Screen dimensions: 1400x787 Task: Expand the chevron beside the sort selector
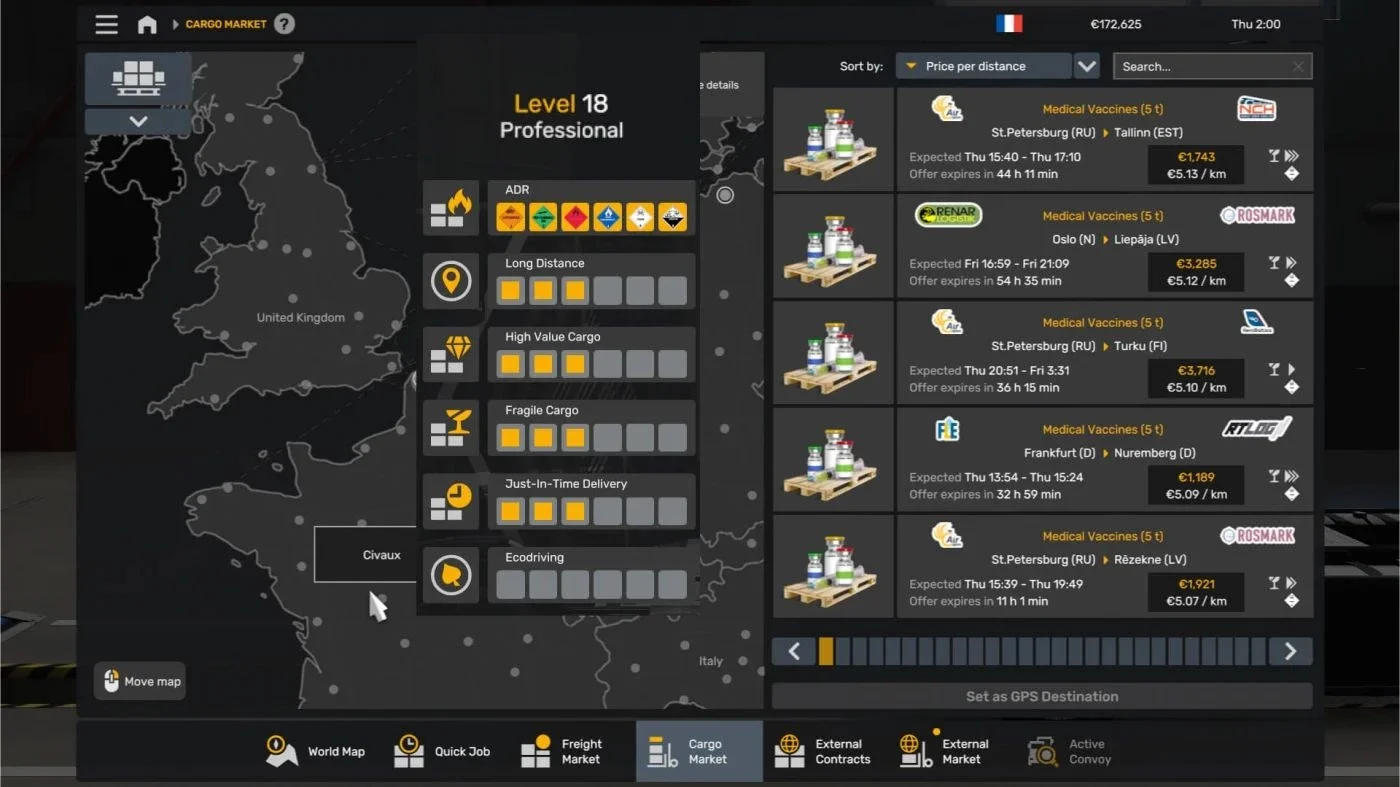[1087, 65]
